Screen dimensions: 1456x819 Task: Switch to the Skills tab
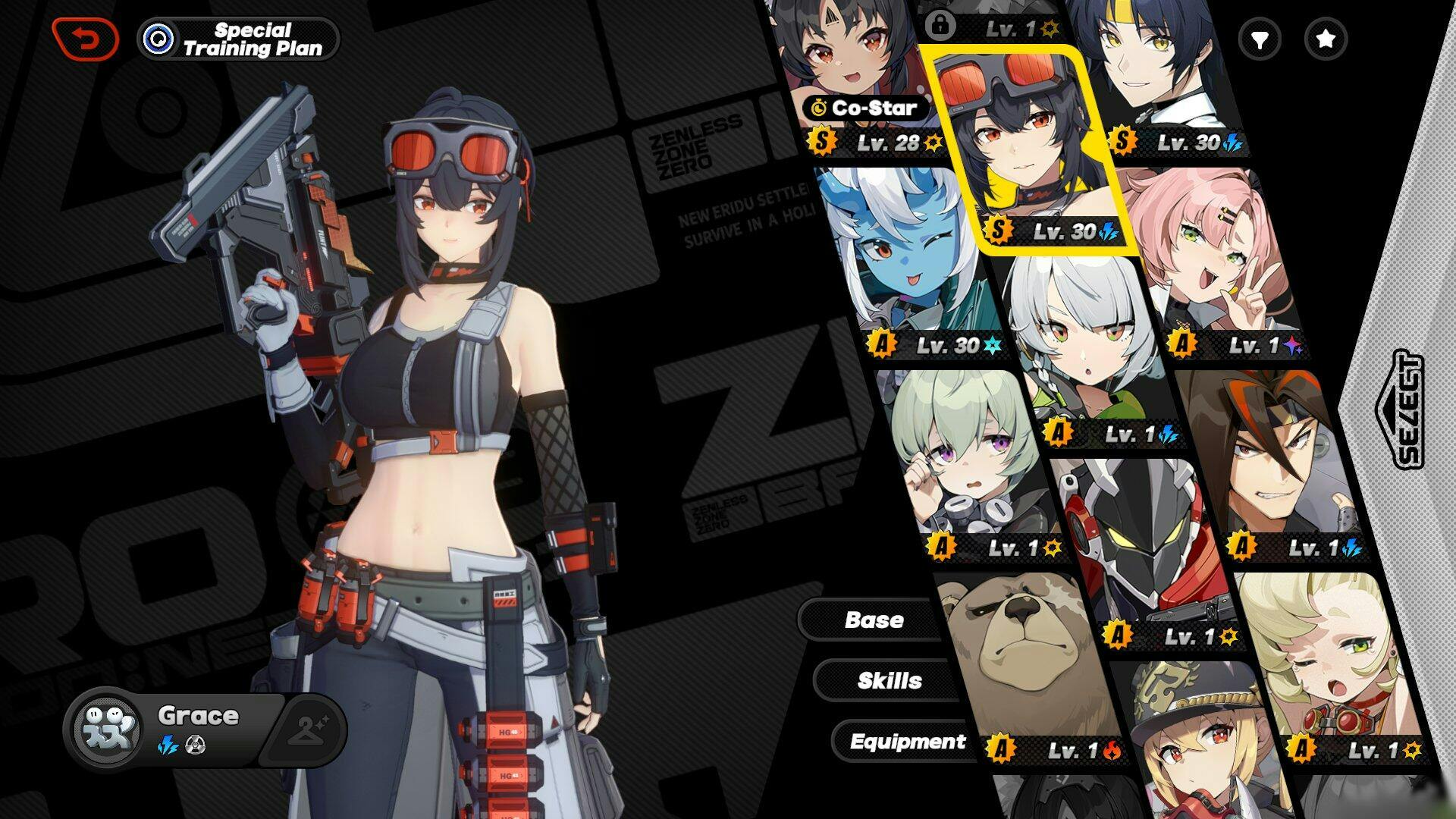(x=889, y=680)
